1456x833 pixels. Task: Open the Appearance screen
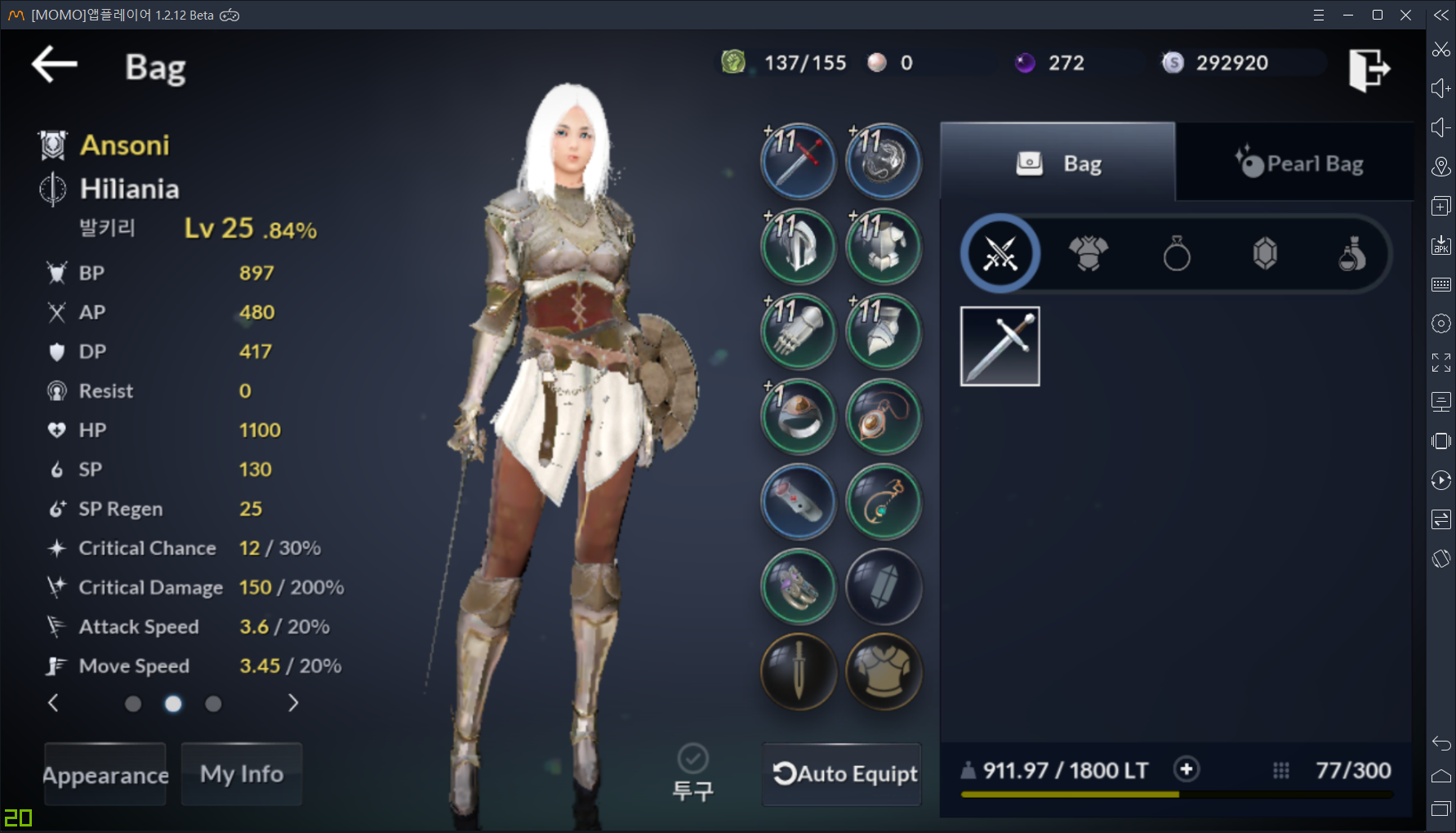(x=105, y=774)
